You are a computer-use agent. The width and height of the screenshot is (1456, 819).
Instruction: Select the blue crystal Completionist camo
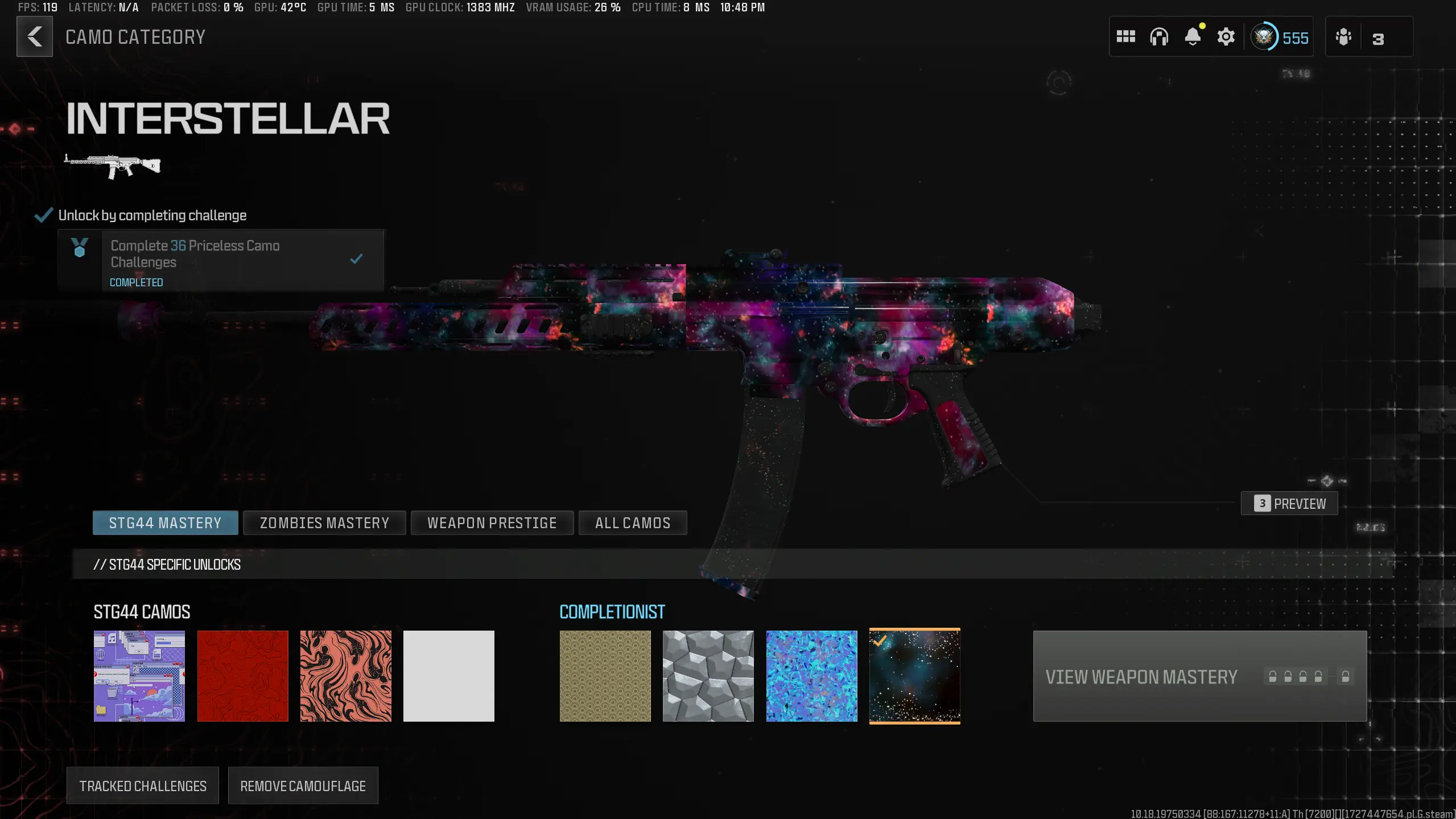tap(810, 676)
